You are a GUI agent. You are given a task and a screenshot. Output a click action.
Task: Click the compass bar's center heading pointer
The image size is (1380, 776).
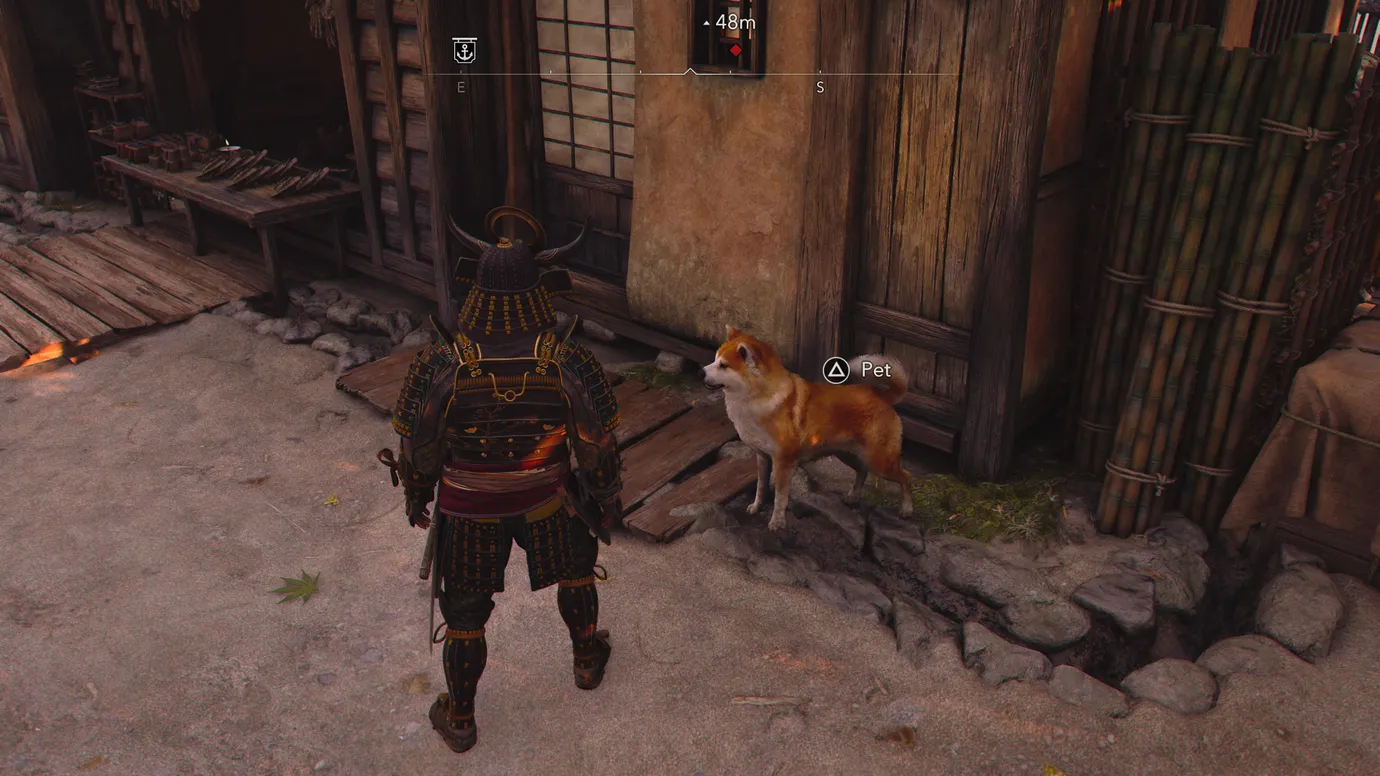click(x=689, y=72)
